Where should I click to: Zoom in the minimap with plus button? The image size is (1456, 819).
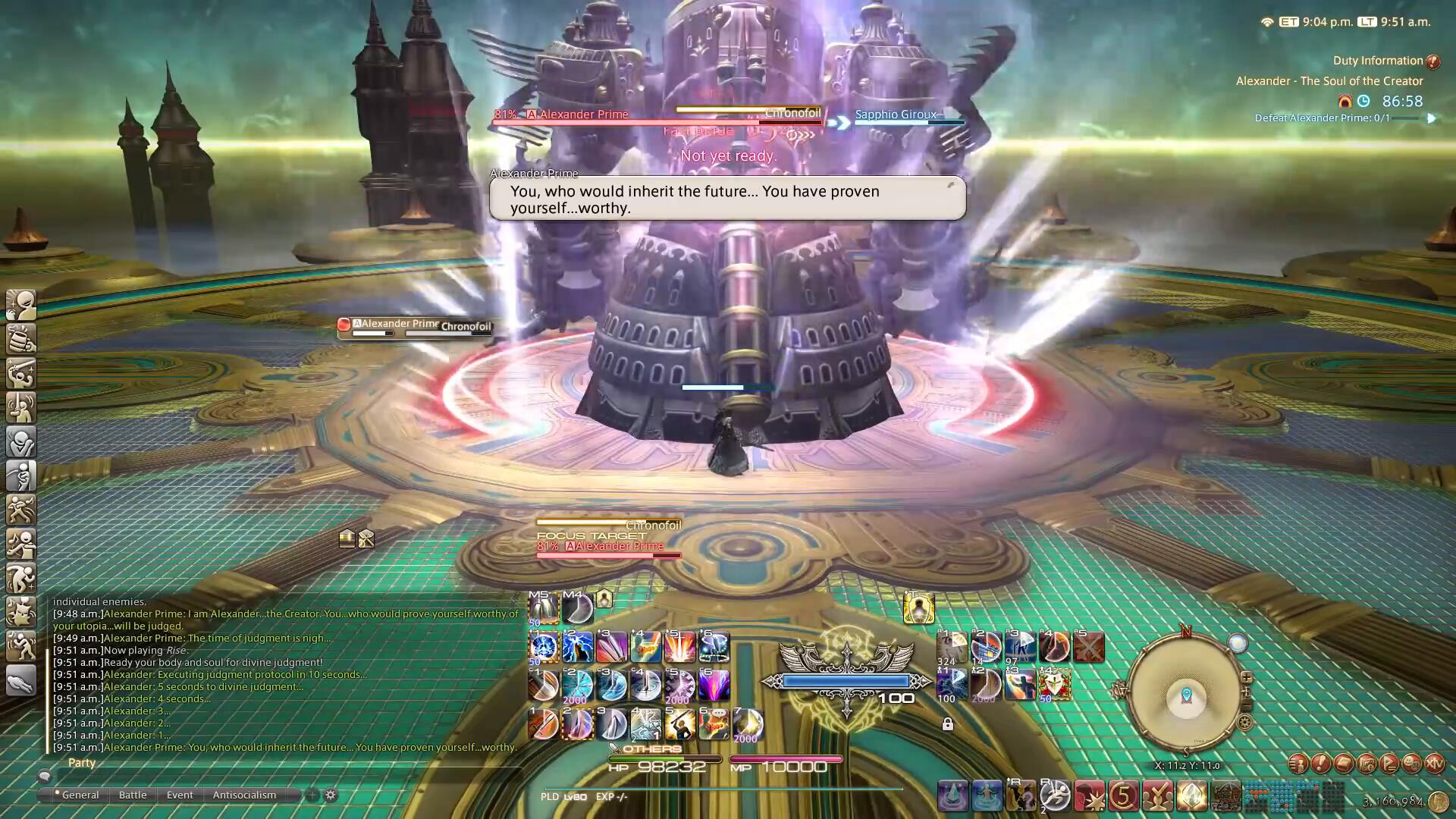point(1246,677)
